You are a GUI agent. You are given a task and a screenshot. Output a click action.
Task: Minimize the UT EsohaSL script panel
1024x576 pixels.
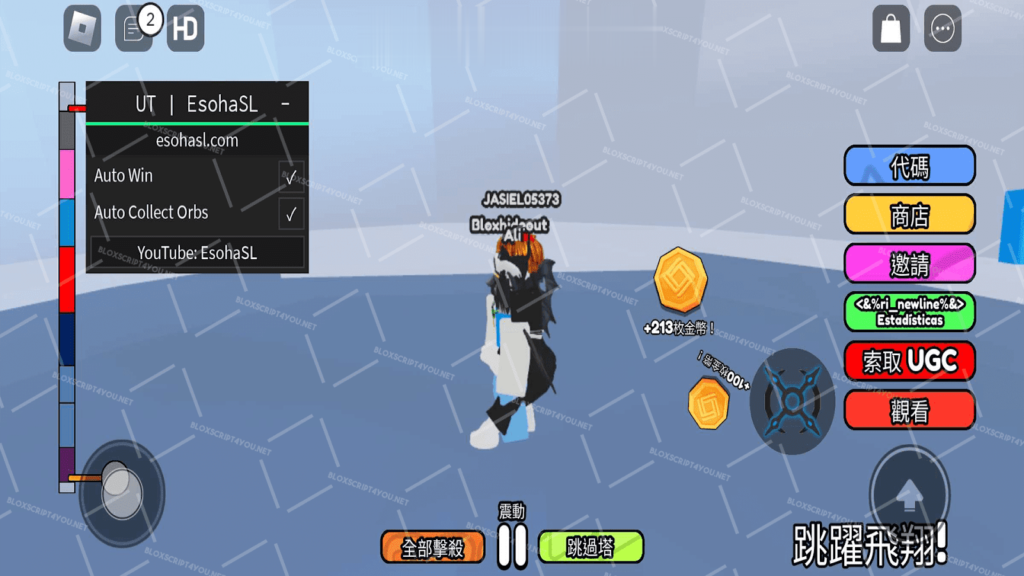(286, 104)
